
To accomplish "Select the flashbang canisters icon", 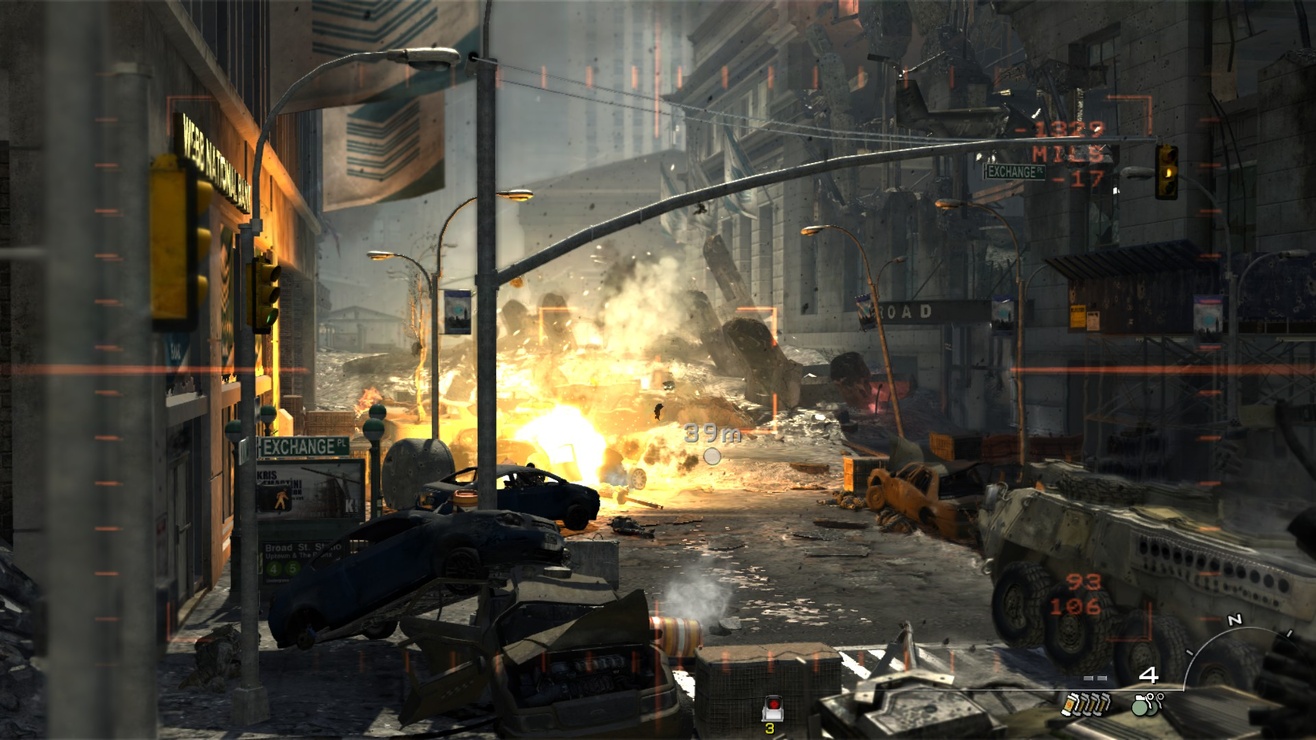I will (1085, 705).
